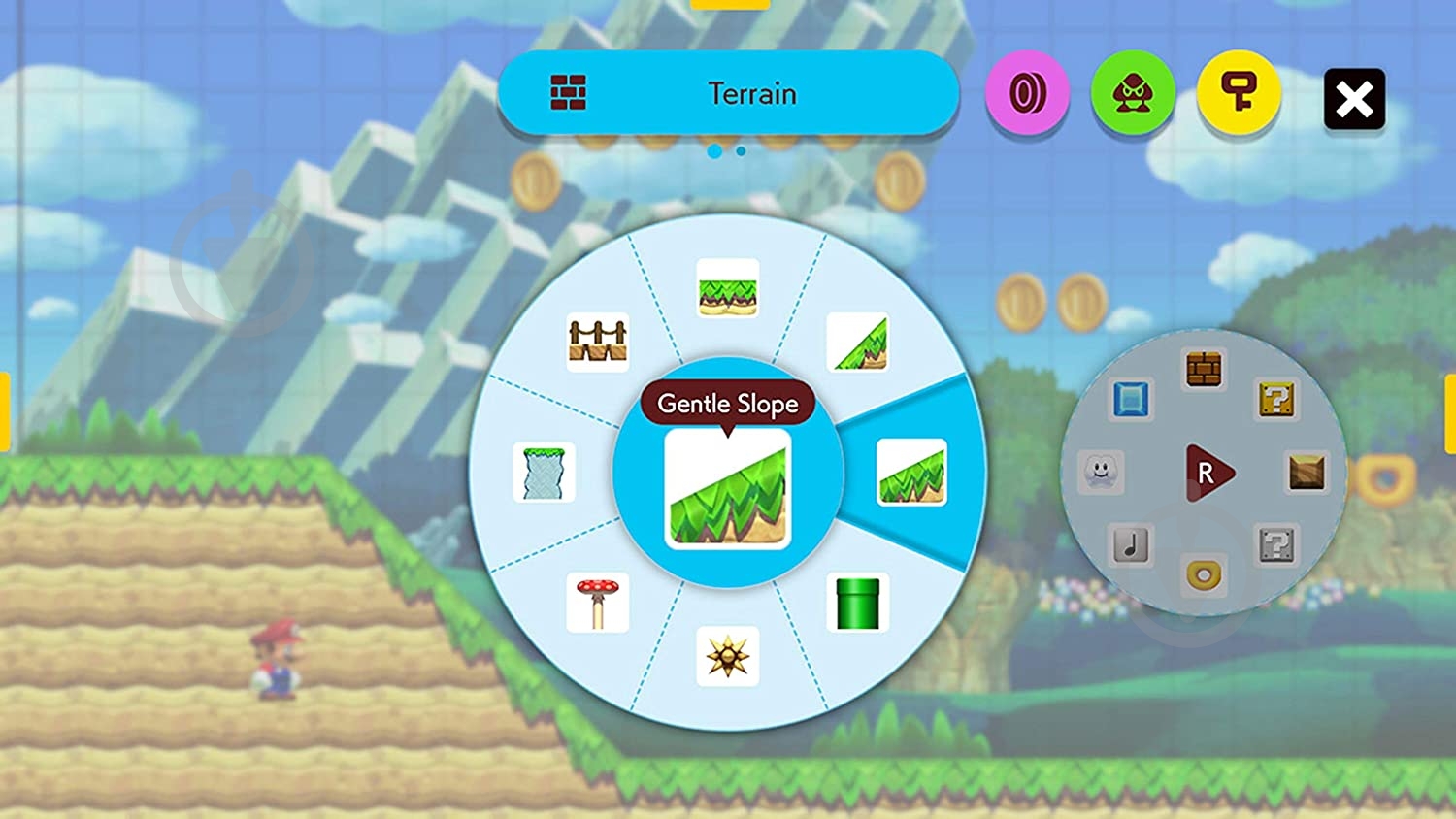1456x819 pixels.
Task: Select the Semisolid Platform icon
Action: (544, 473)
